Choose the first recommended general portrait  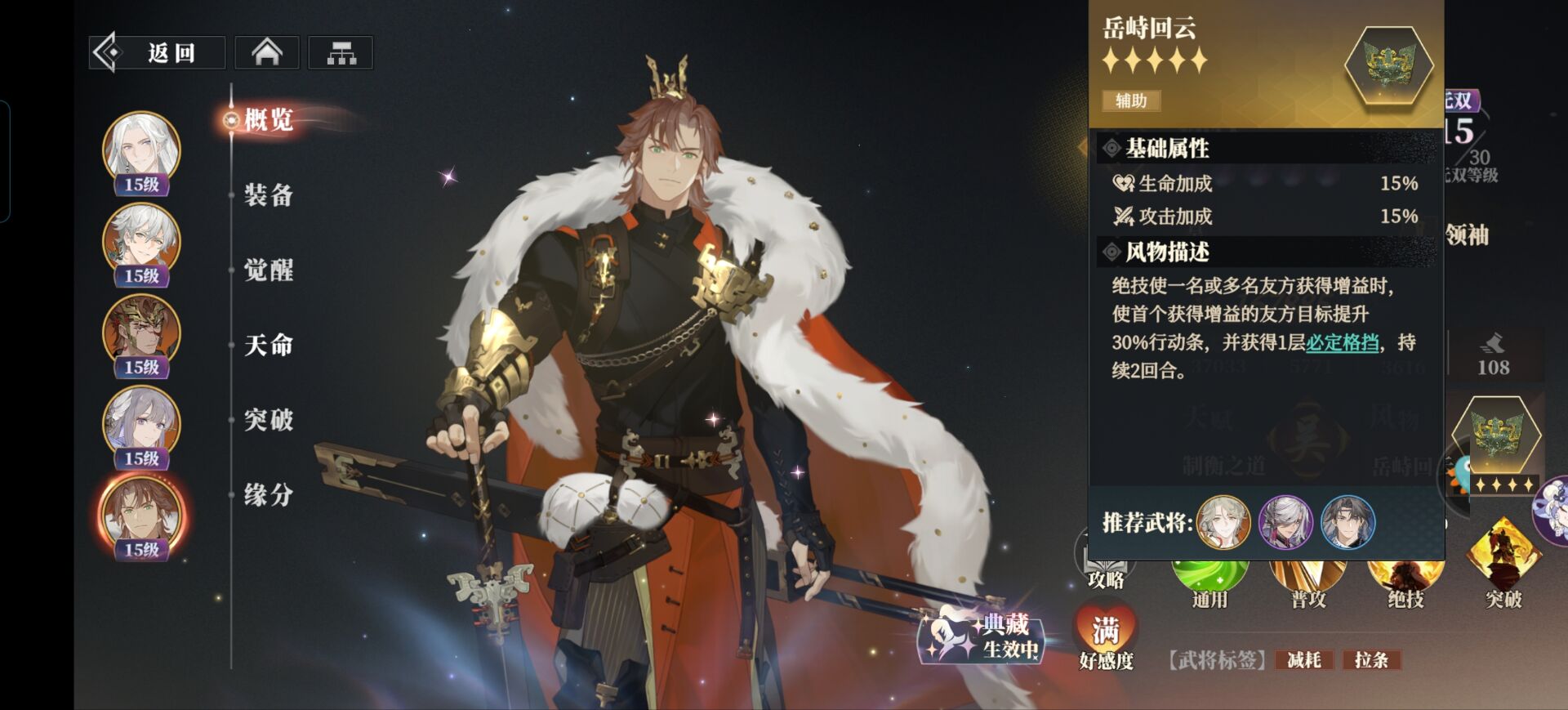coord(1223,522)
